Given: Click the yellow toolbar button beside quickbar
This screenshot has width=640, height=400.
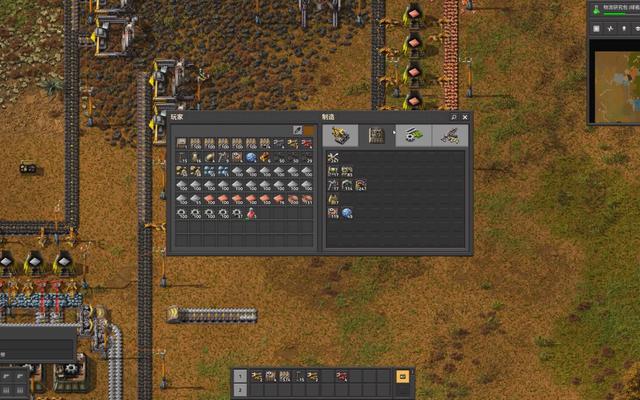Looking at the screenshot, I should coord(403,377).
